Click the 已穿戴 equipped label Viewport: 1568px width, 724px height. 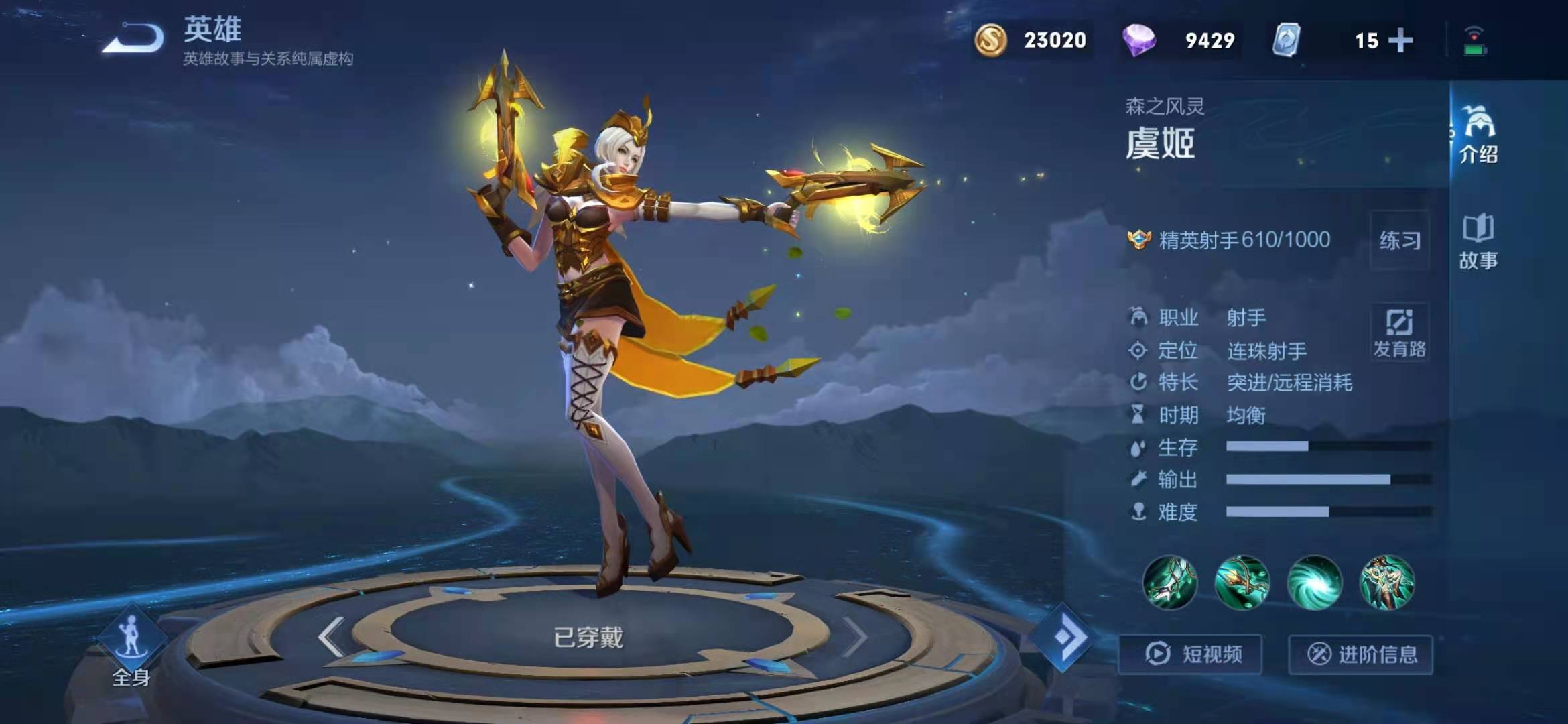588,637
